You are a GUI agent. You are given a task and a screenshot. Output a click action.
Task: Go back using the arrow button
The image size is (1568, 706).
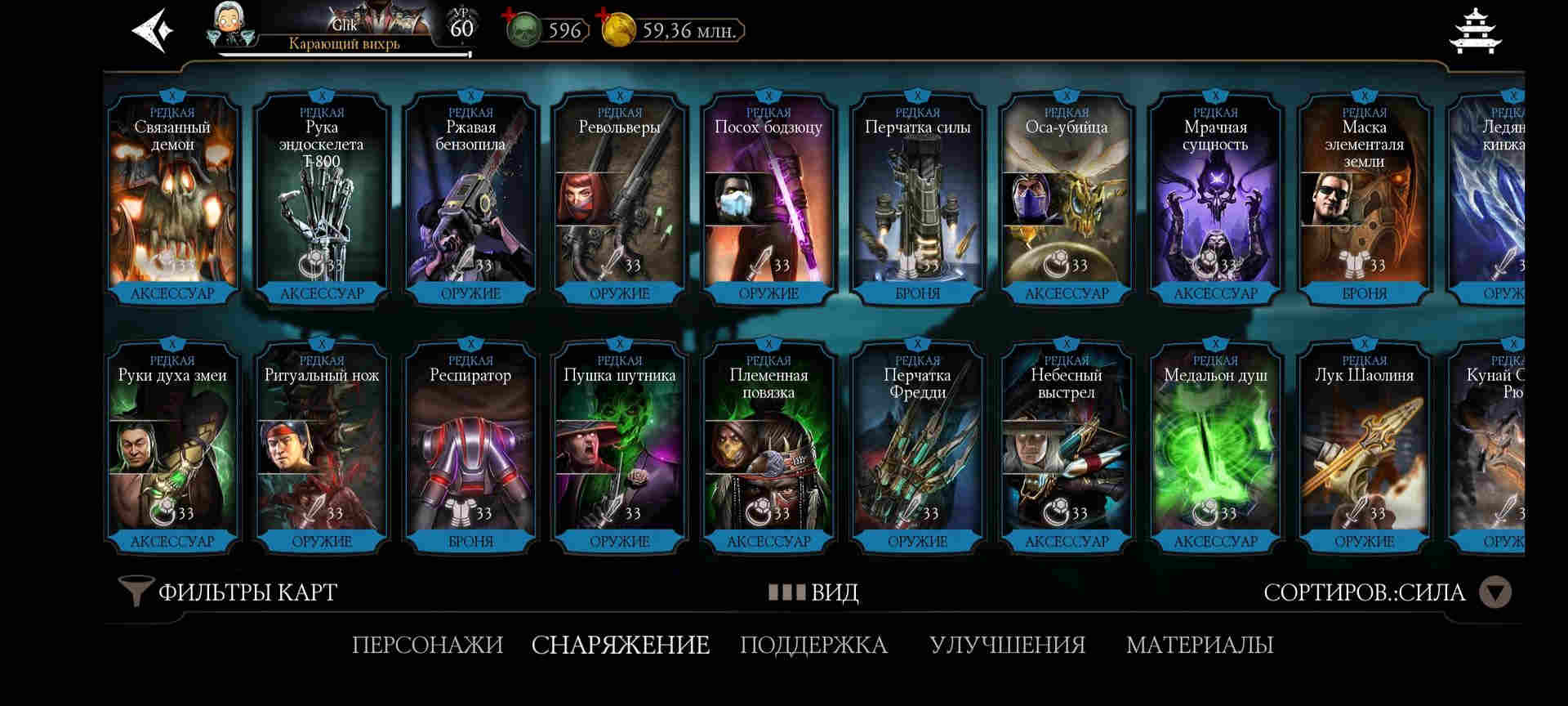[153, 31]
